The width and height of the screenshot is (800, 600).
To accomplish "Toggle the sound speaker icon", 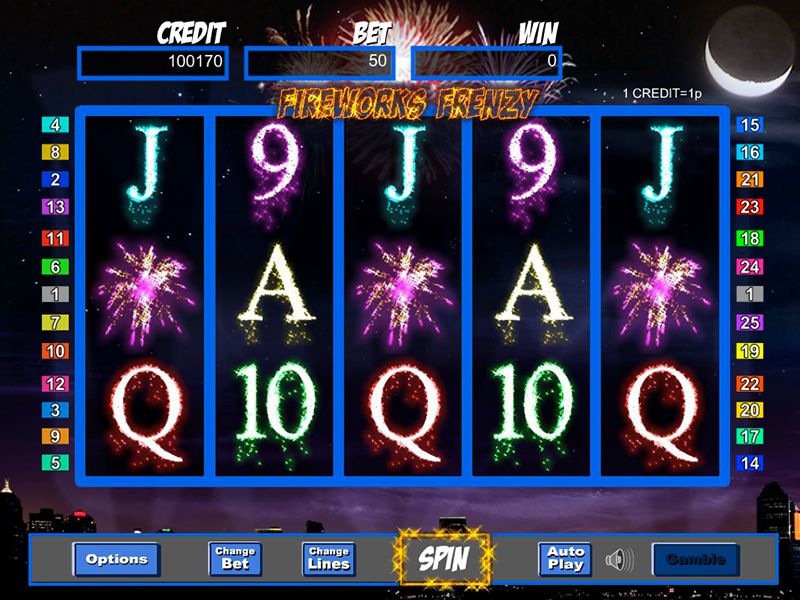I will (x=621, y=559).
